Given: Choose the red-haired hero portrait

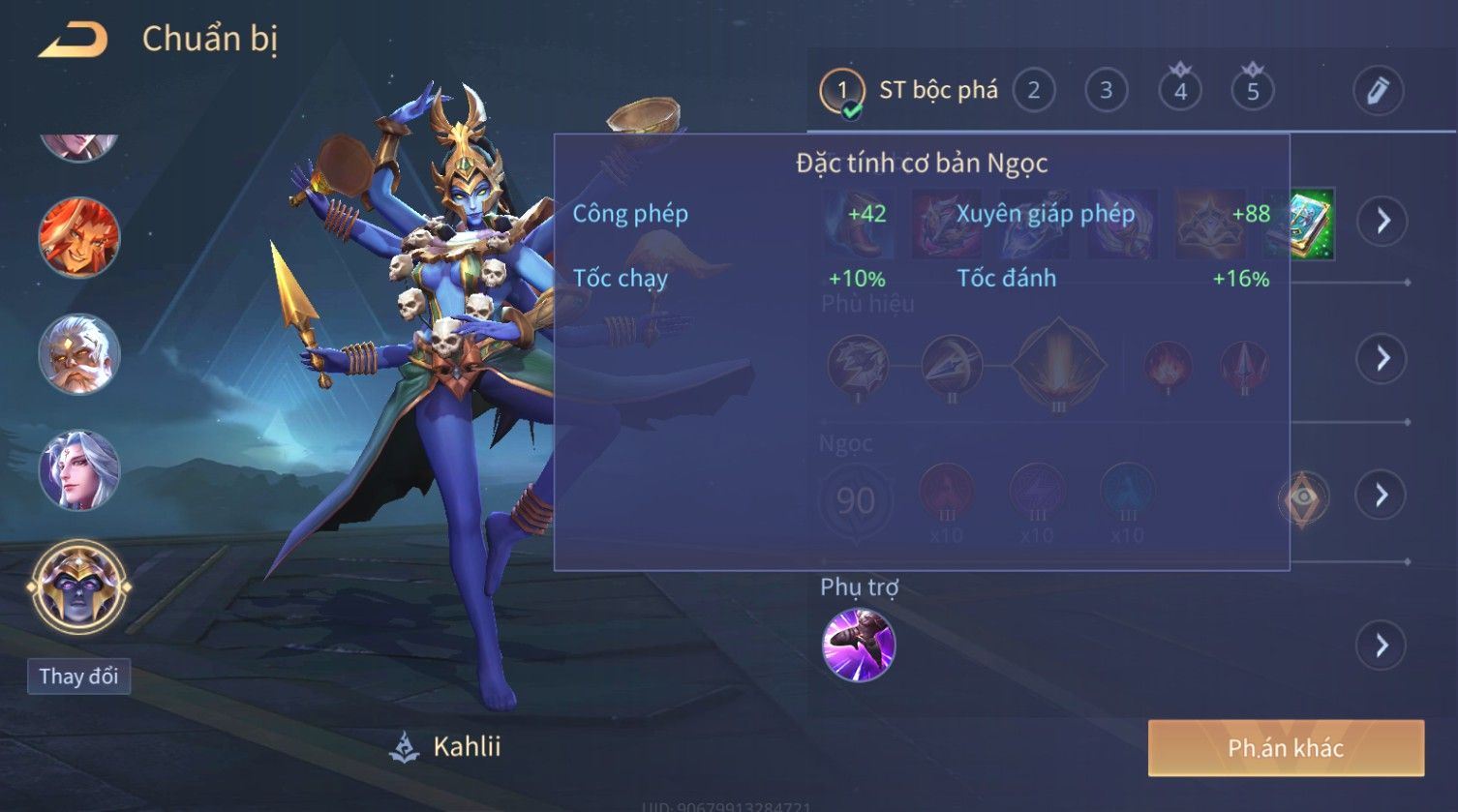Looking at the screenshot, I should pos(78,237).
